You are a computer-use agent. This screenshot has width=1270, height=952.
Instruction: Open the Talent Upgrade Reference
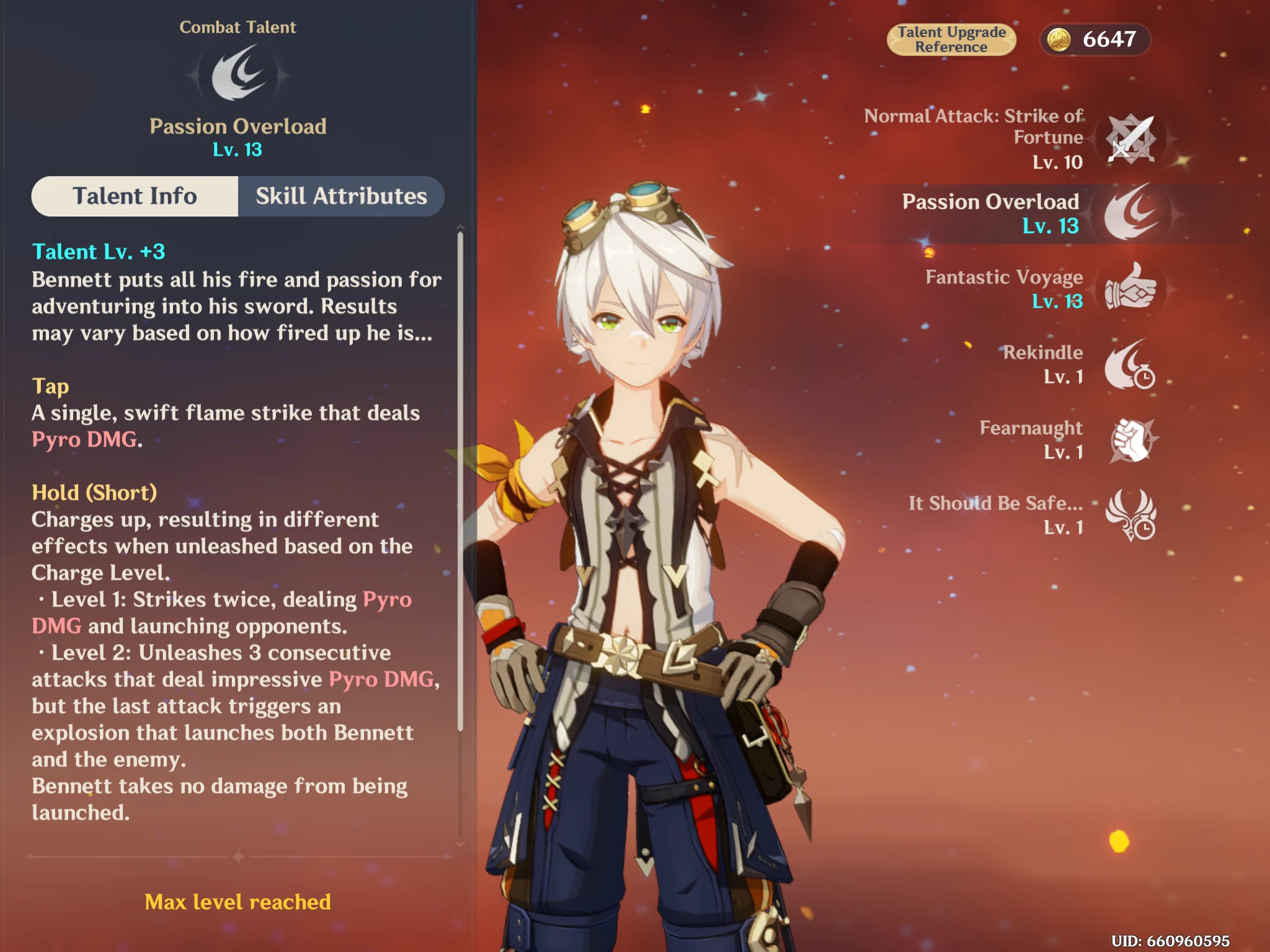click(x=951, y=39)
